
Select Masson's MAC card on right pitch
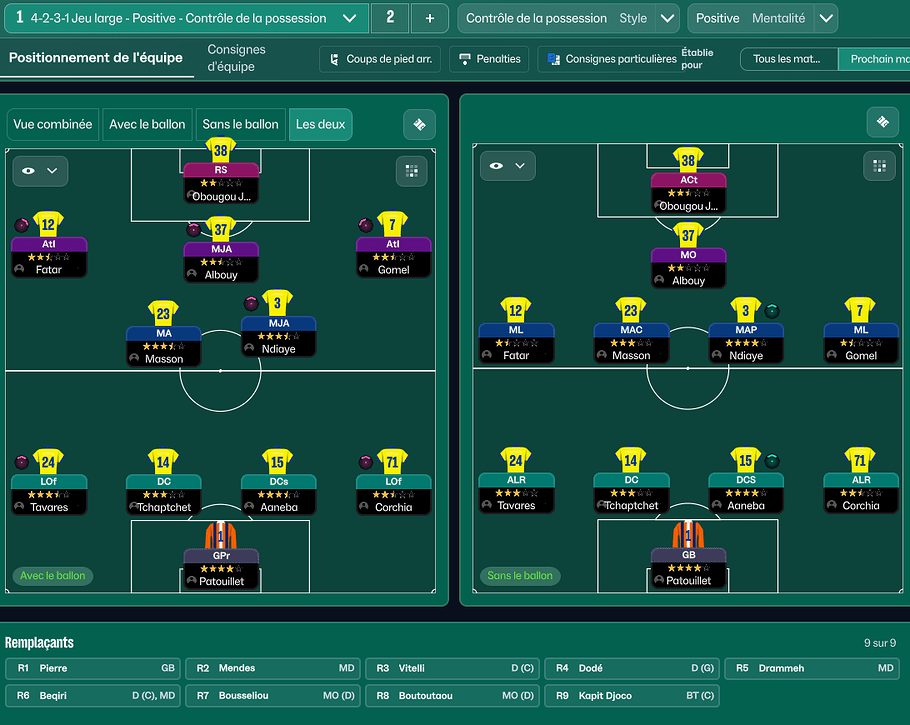point(631,342)
